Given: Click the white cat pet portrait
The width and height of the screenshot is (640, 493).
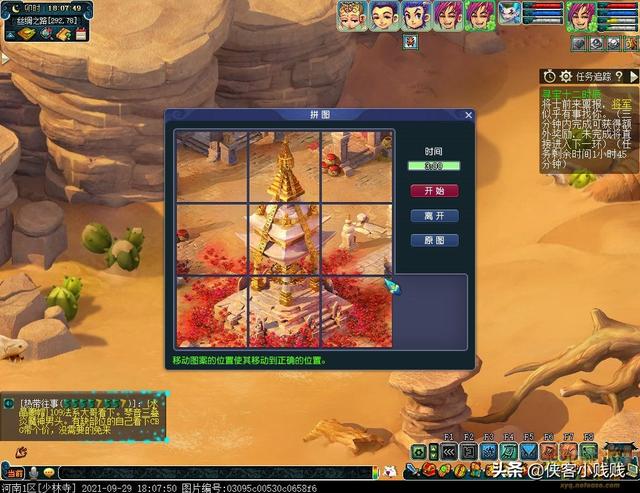Looking at the screenshot, I should (511, 15).
